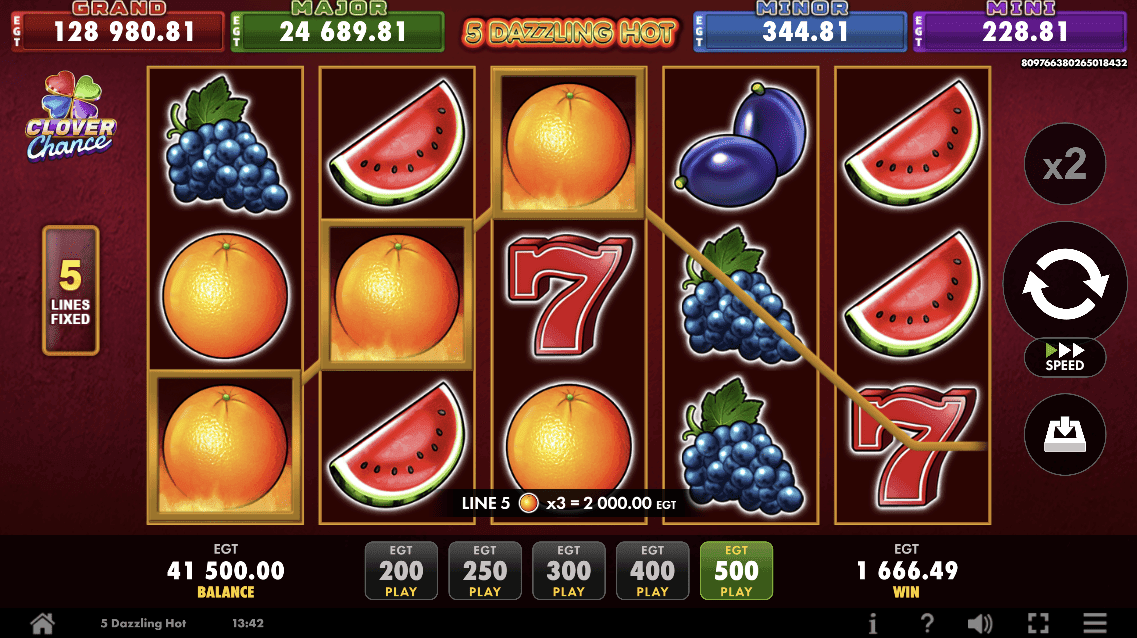
Task: Toggle the SPEED button
Action: (x=1065, y=357)
